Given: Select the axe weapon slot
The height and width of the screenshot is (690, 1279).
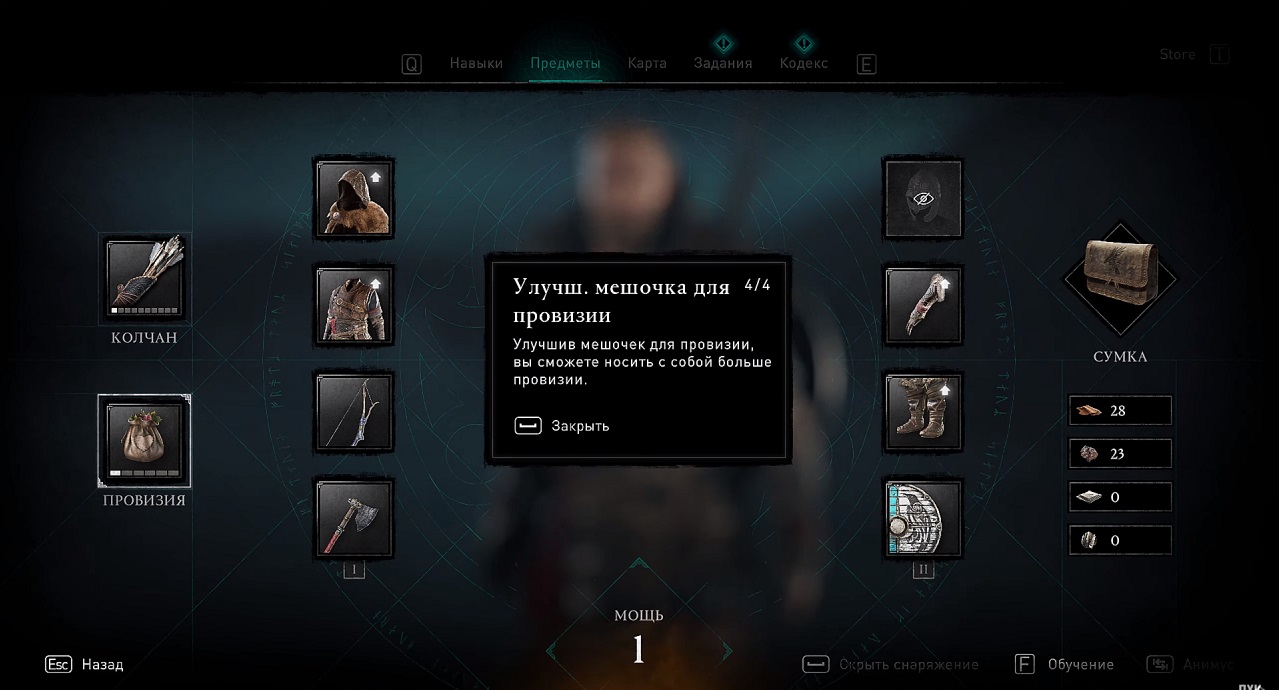Looking at the screenshot, I should point(354,519).
